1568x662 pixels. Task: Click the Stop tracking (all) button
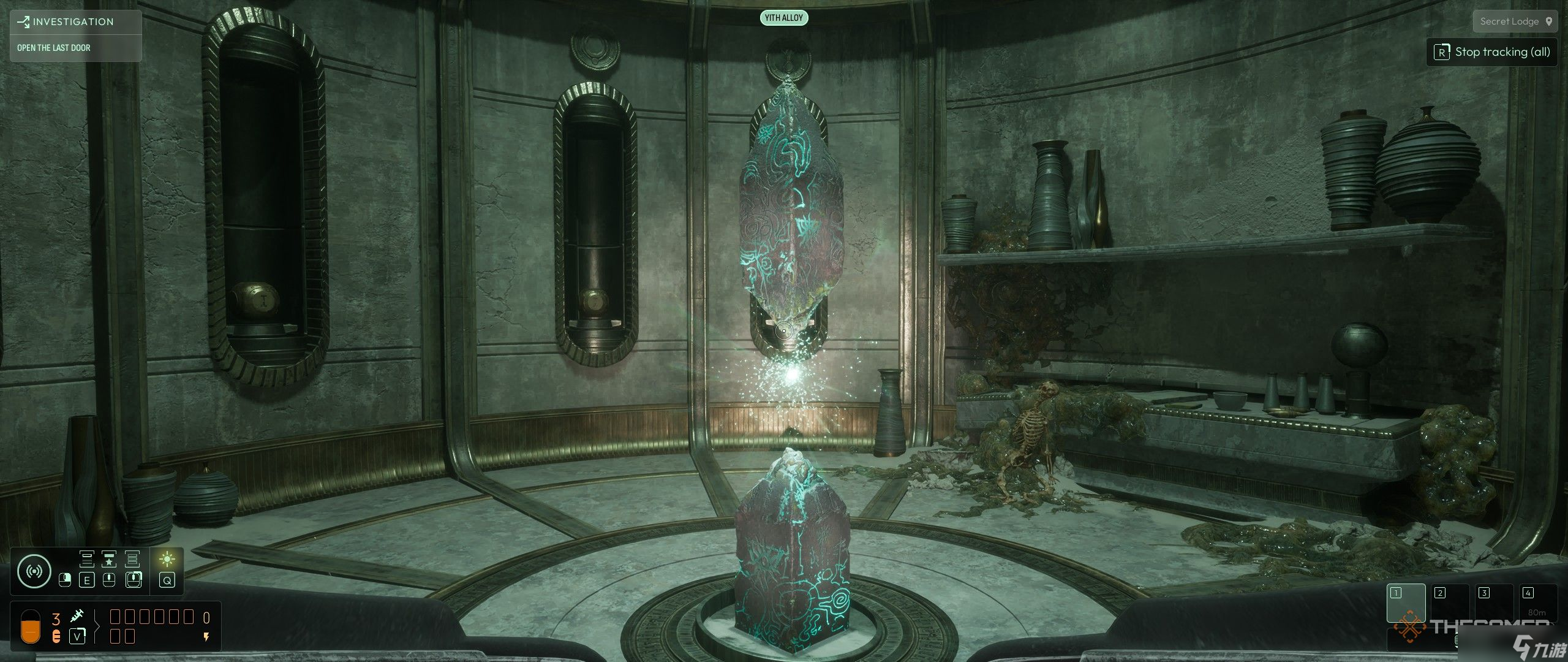pyautogui.click(x=1492, y=52)
